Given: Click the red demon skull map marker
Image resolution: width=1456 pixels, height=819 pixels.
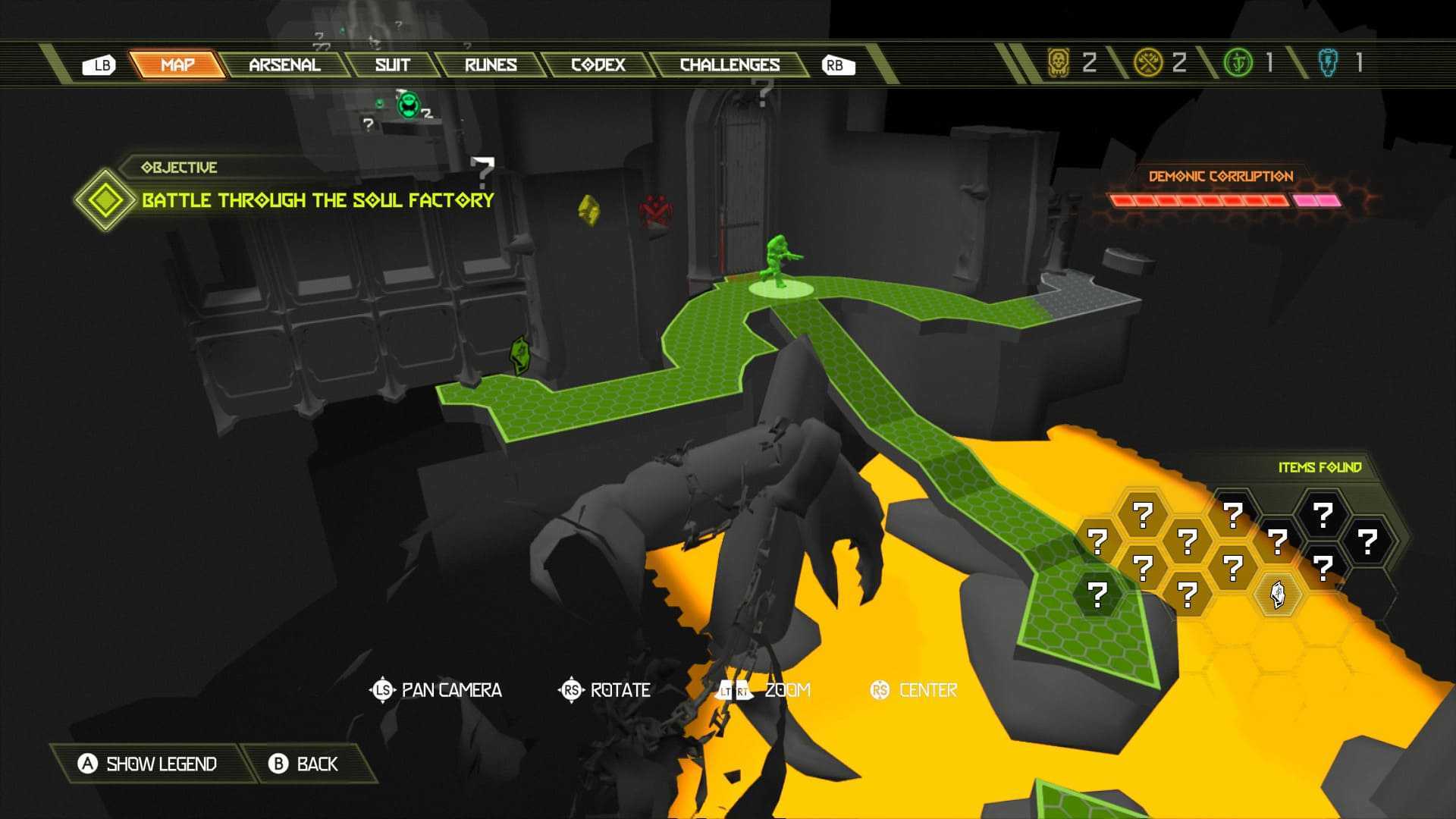Looking at the screenshot, I should point(654,211).
